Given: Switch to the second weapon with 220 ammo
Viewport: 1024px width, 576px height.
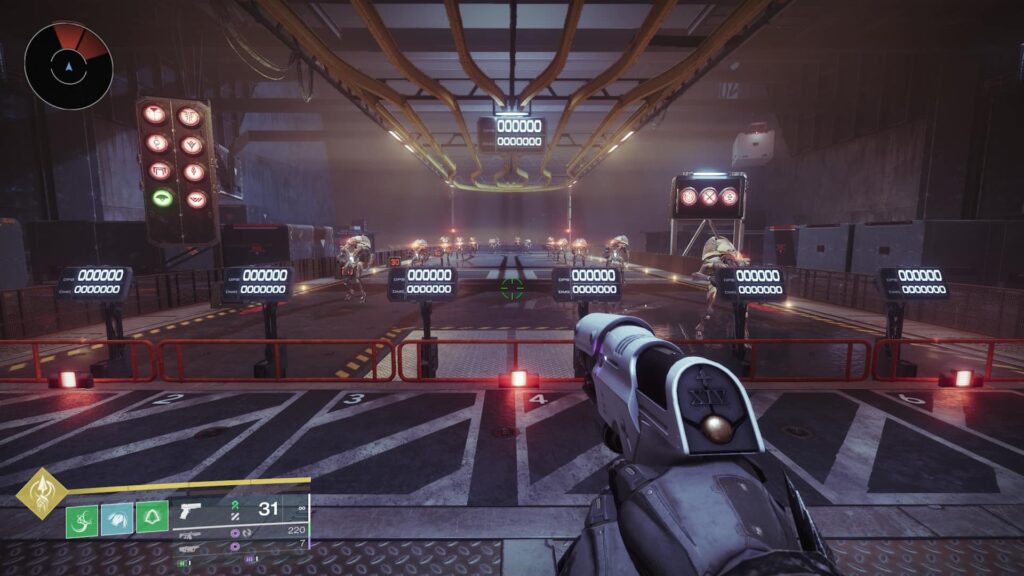Looking at the screenshot, I should point(188,535).
